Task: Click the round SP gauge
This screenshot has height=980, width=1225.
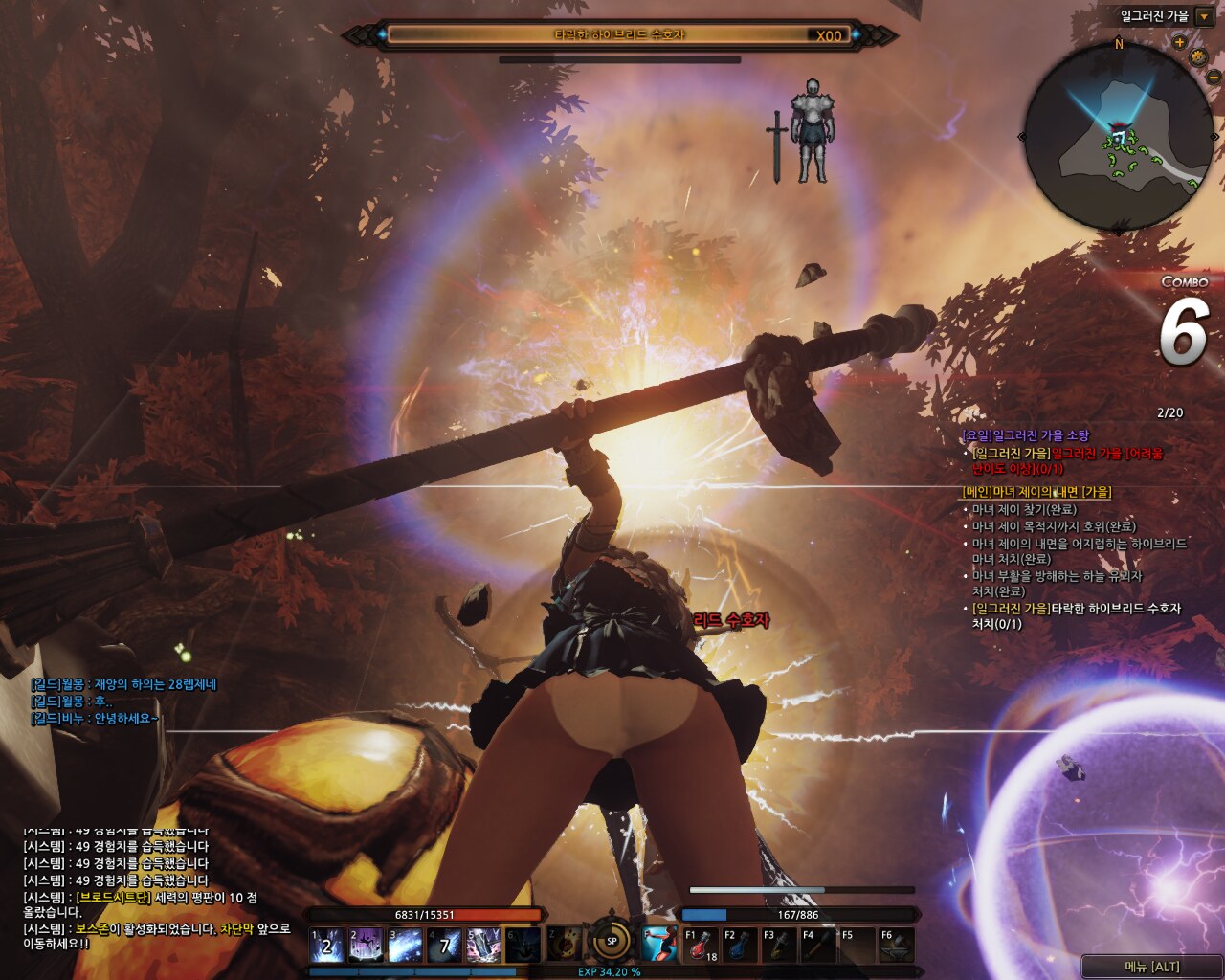Action: (612, 941)
